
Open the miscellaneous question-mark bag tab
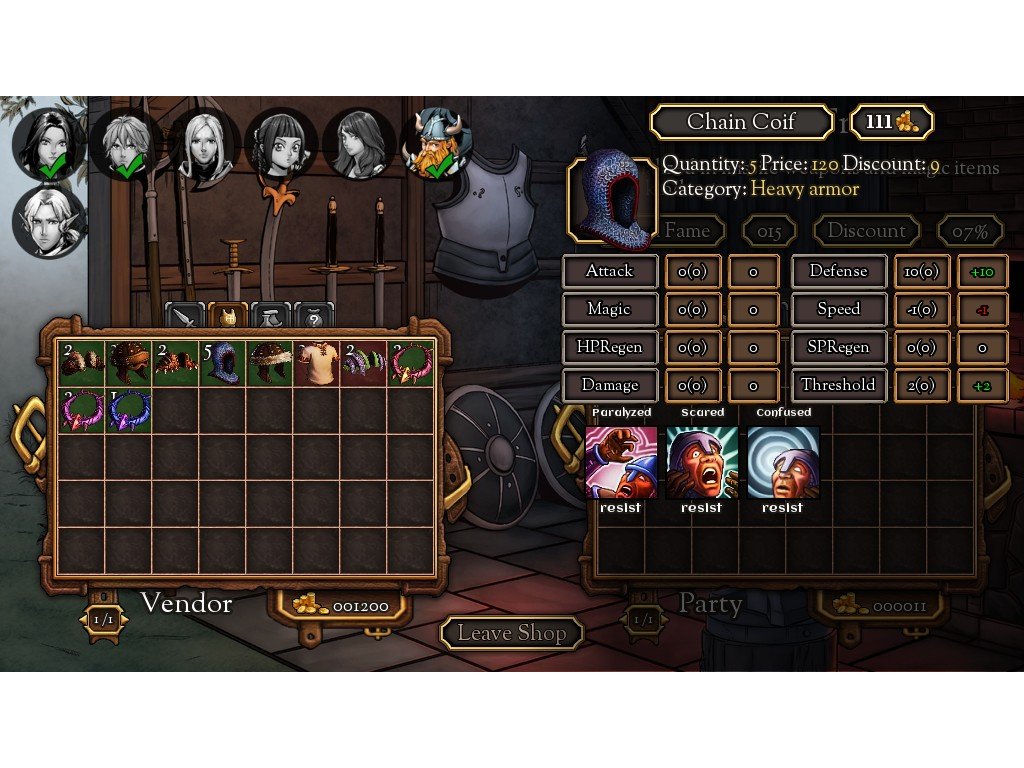pos(314,318)
